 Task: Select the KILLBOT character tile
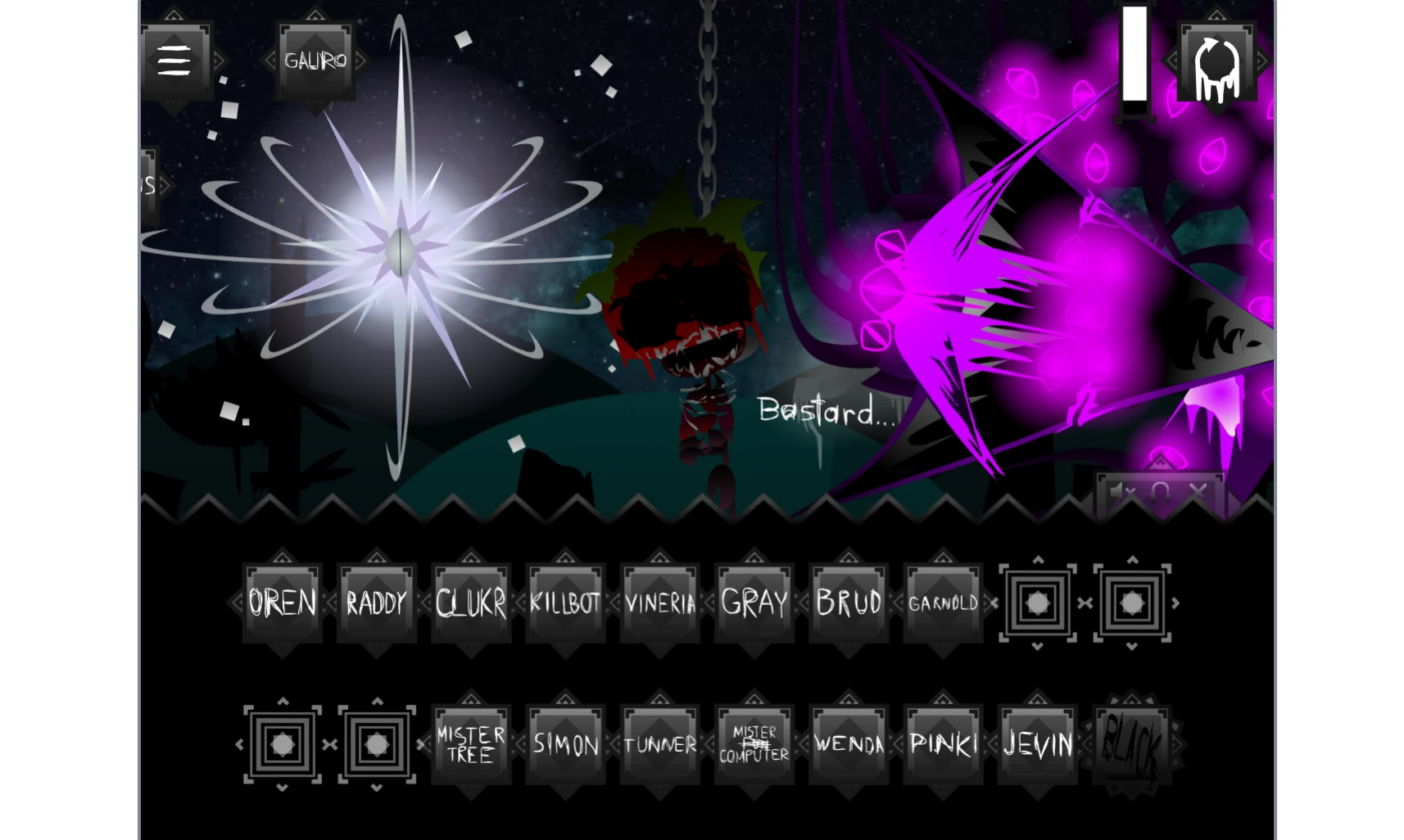point(564,603)
